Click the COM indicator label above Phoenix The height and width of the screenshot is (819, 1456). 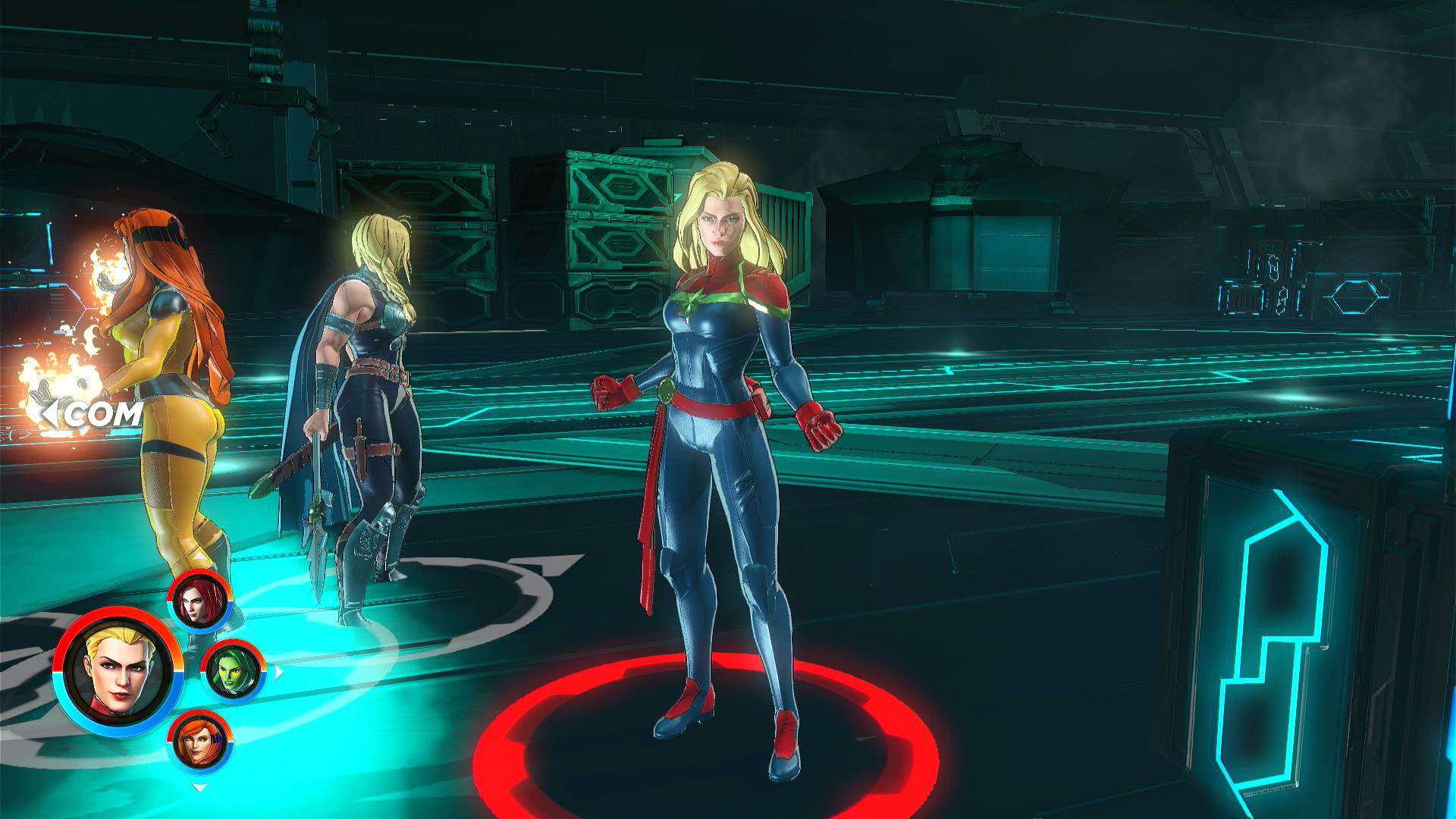pyautogui.click(x=101, y=414)
